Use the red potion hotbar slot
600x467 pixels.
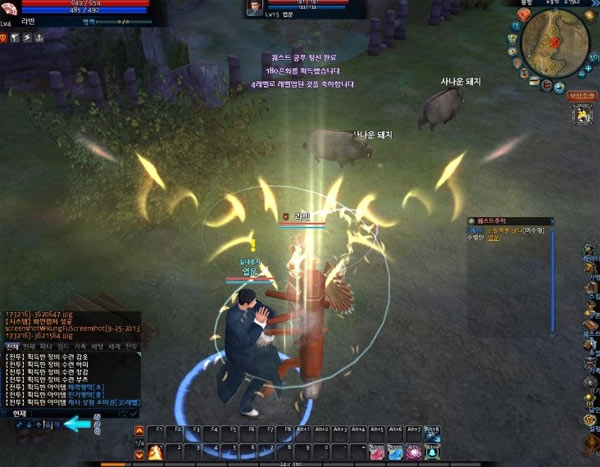[x=376, y=452]
